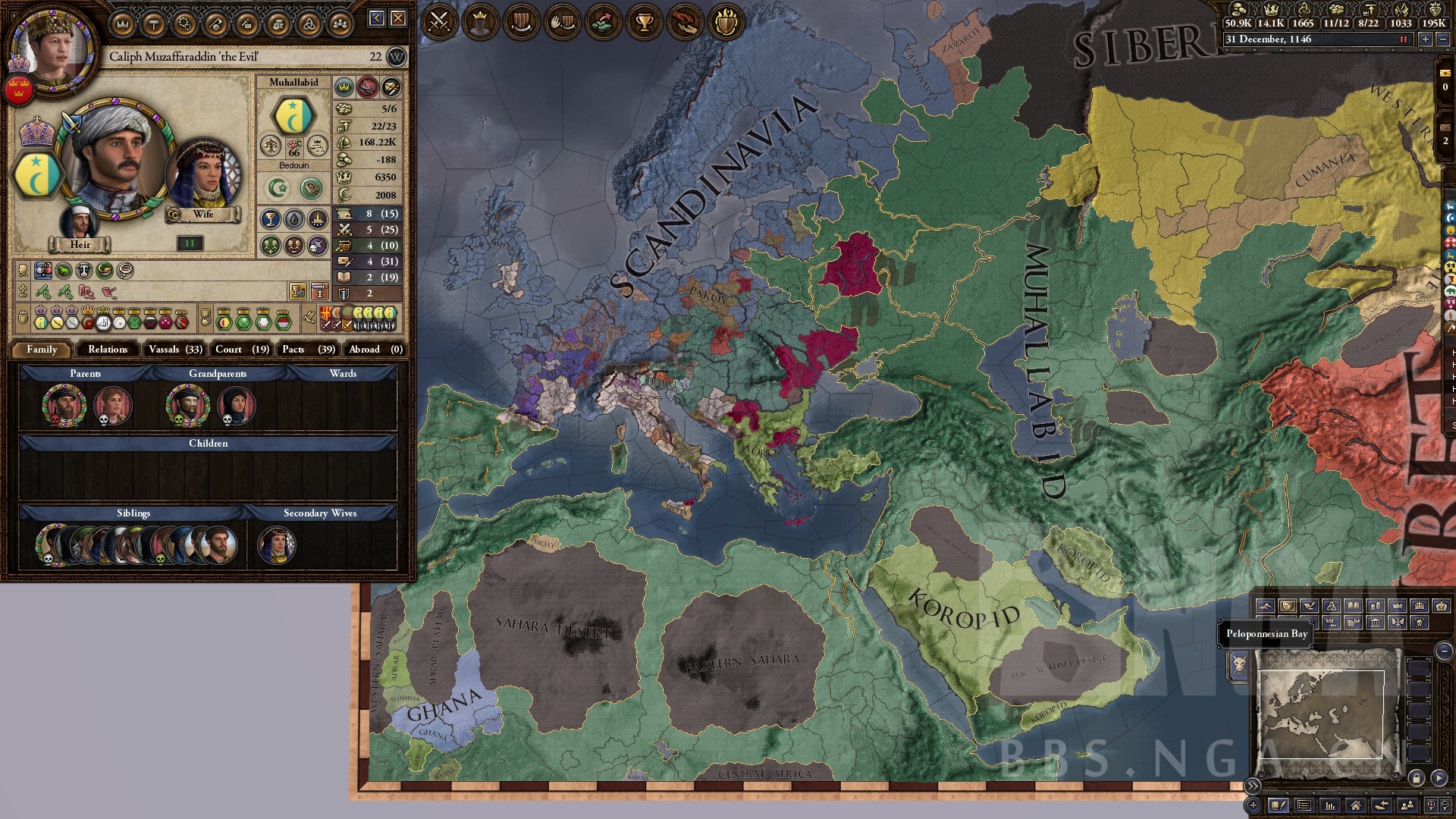
Task: Toggle the realms map mode shield icon
Action: point(1288,605)
